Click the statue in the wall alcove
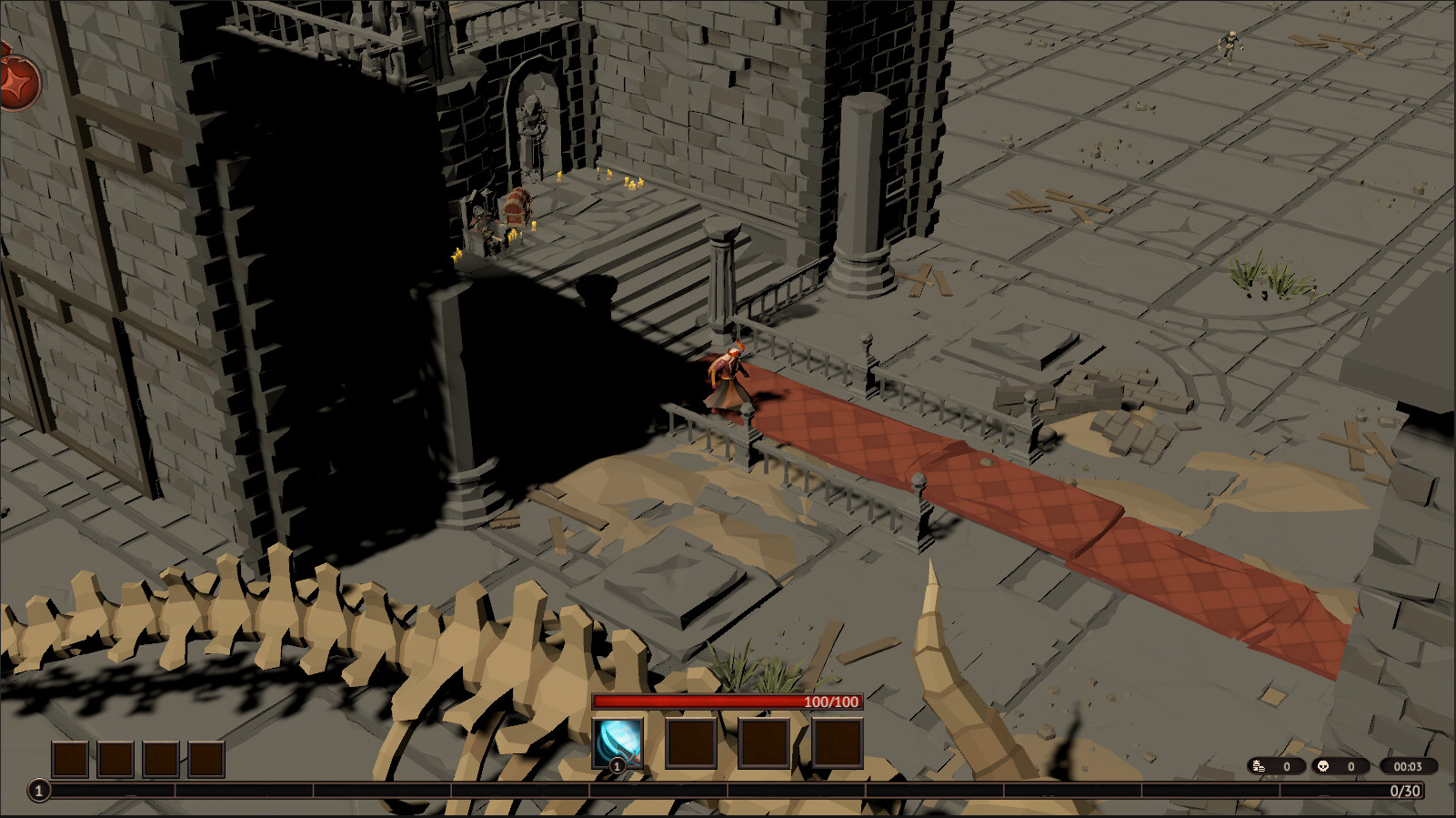 coord(530,118)
